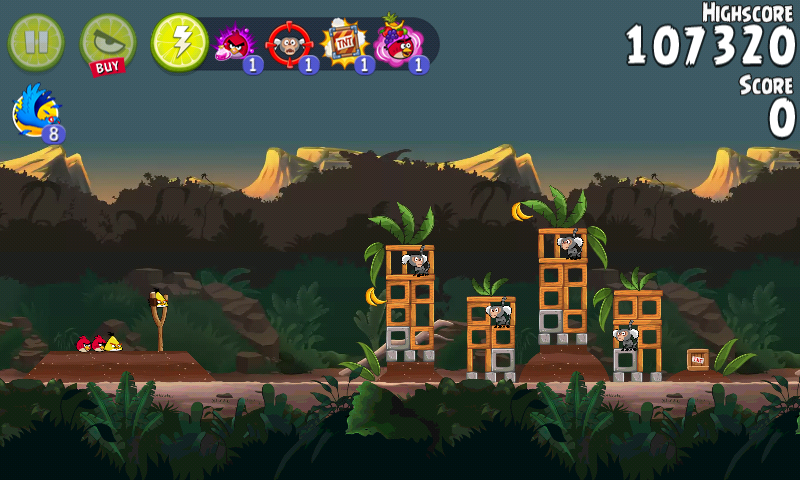Pause the game
Image resolution: width=800 pixels, height=480 pixels.
pos(35,42)
